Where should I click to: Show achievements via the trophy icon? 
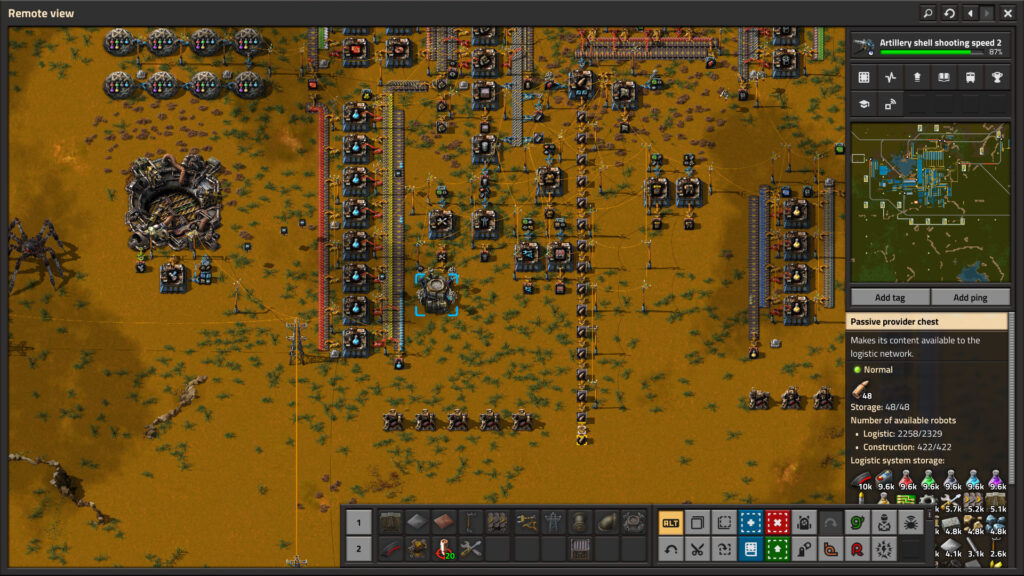tap(996, 77)
